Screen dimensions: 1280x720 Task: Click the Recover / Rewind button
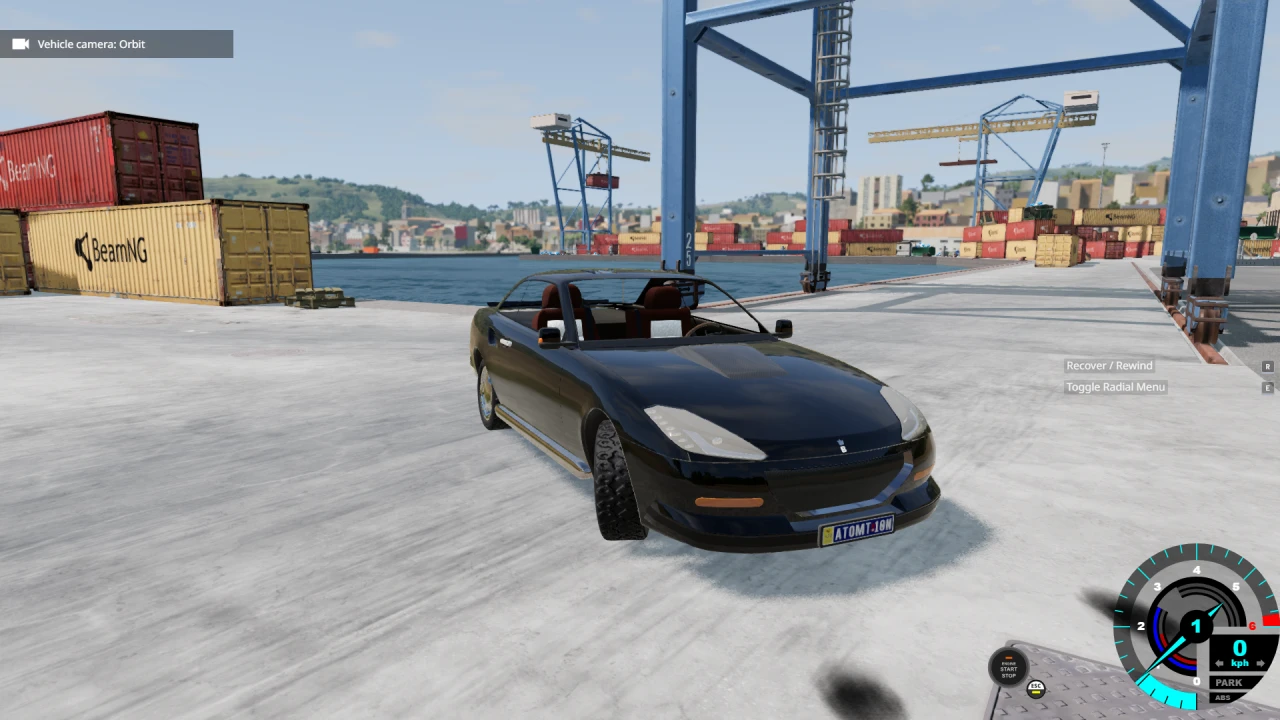click(1108, 366)
